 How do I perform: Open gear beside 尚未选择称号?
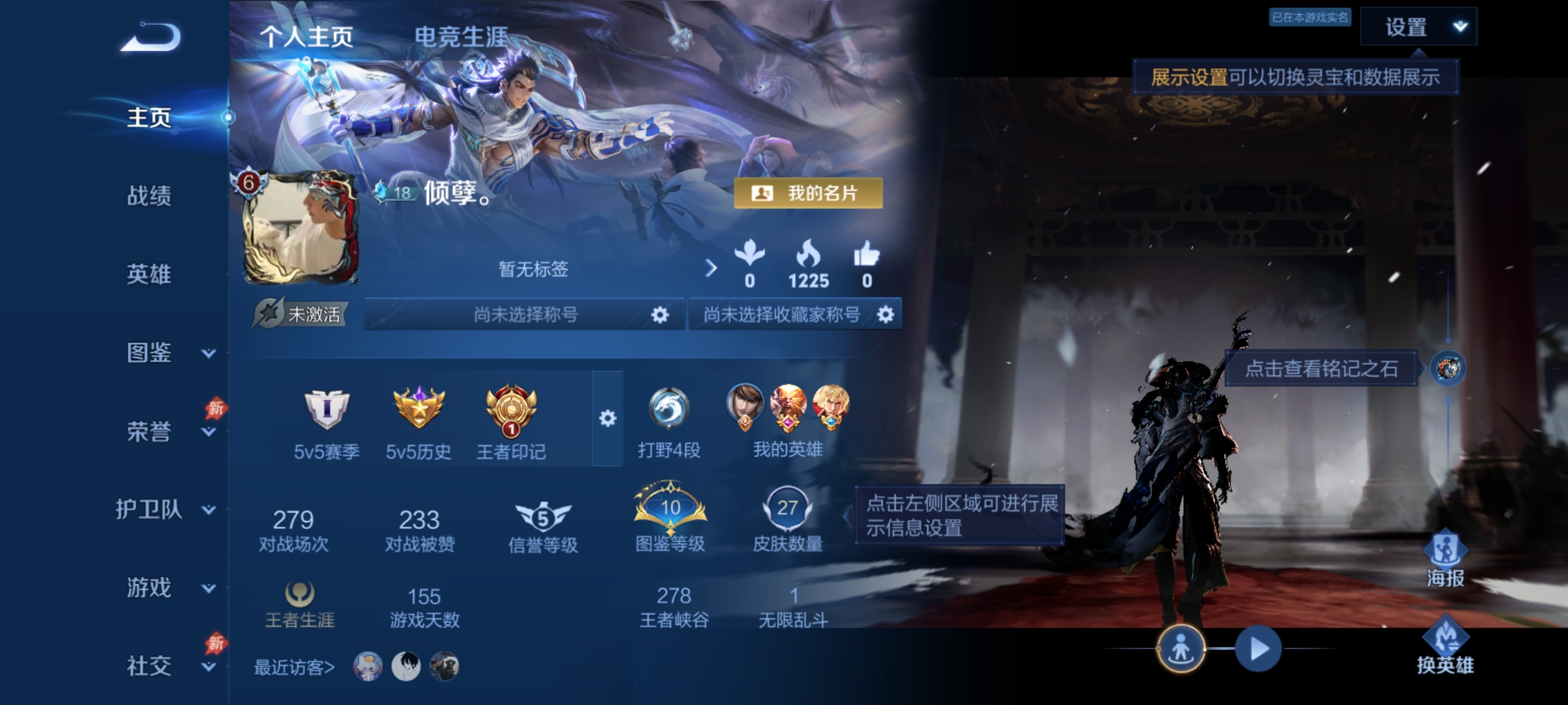point(660,314)
